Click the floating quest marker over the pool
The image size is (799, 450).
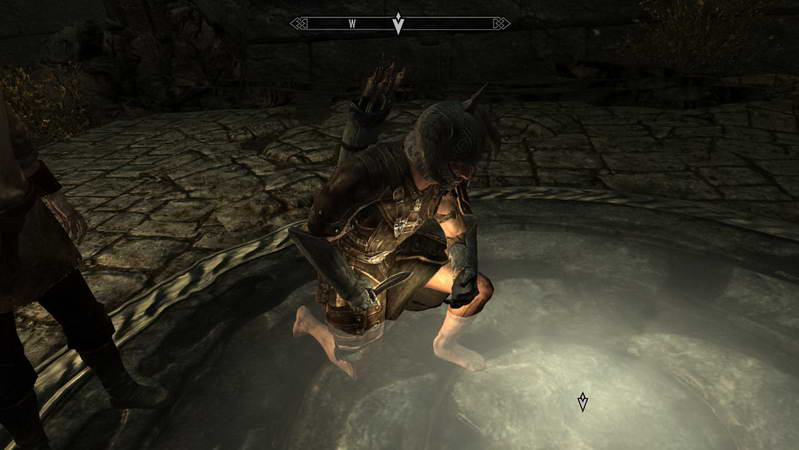tap(583, 402)
